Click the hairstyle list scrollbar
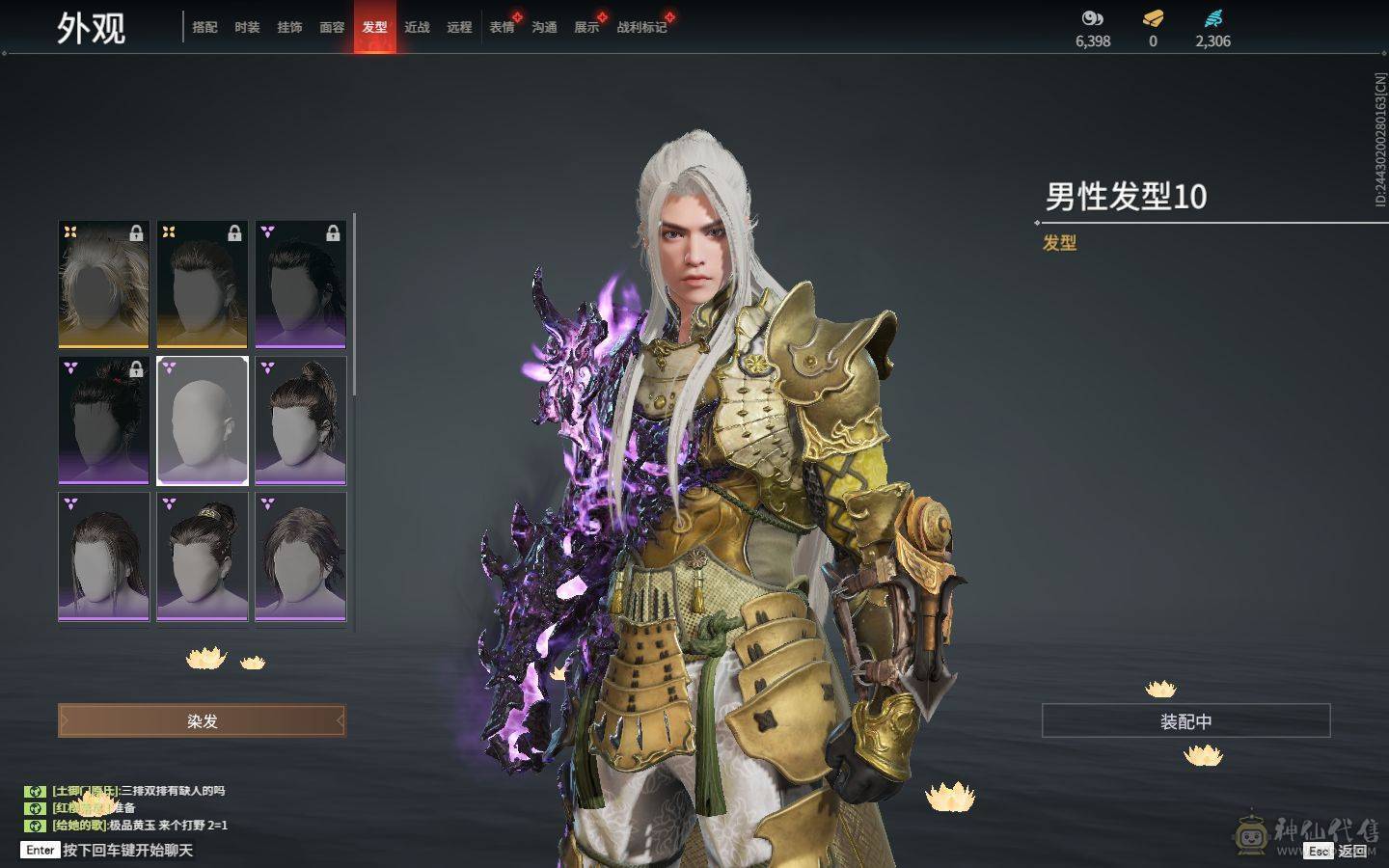Viewport: 1389px width, 868px height. tap(354, 304)
